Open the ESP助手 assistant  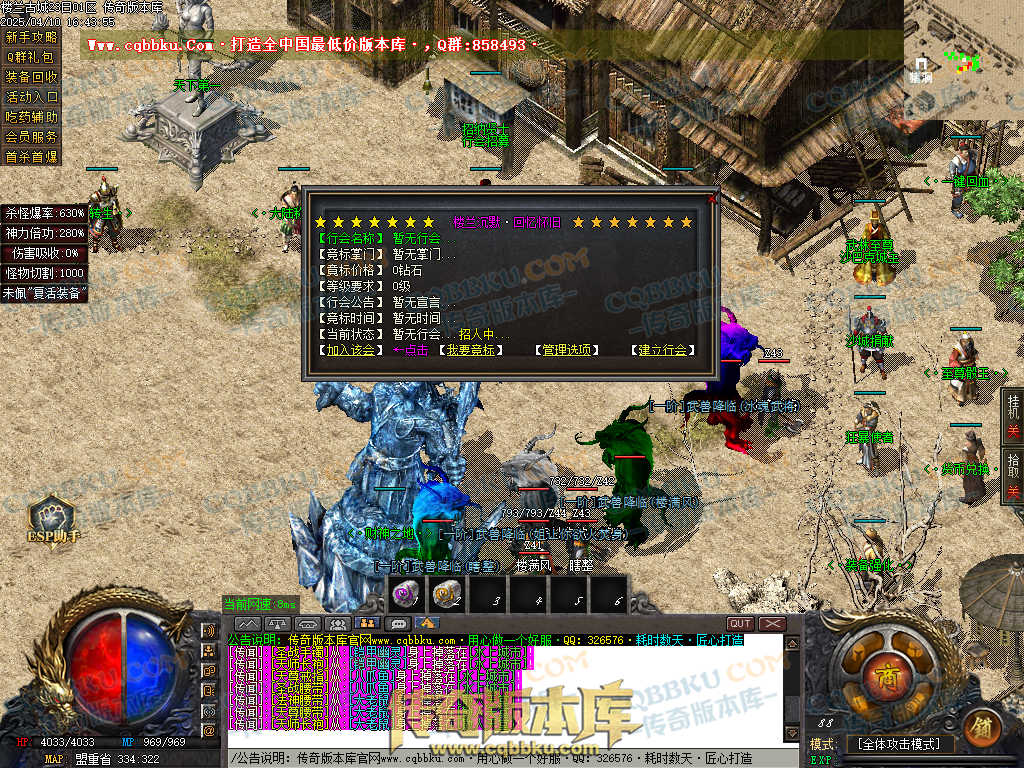click(x=51, y=519)
